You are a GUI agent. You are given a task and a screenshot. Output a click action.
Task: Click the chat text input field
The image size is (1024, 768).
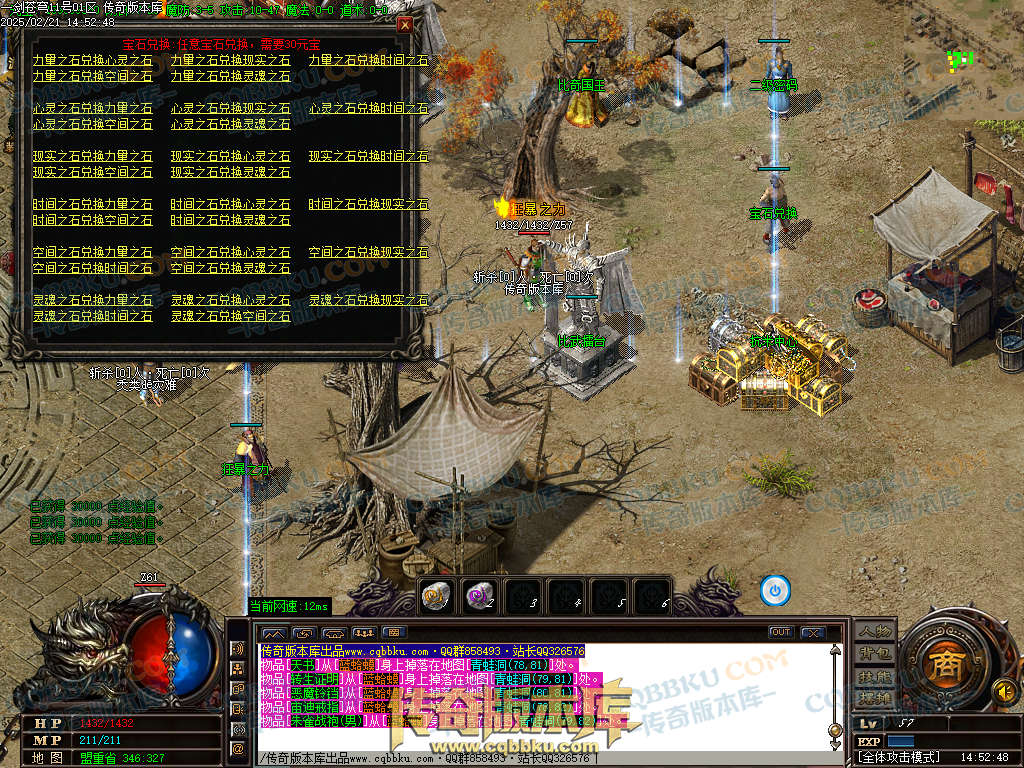click(x=540, y=759)
